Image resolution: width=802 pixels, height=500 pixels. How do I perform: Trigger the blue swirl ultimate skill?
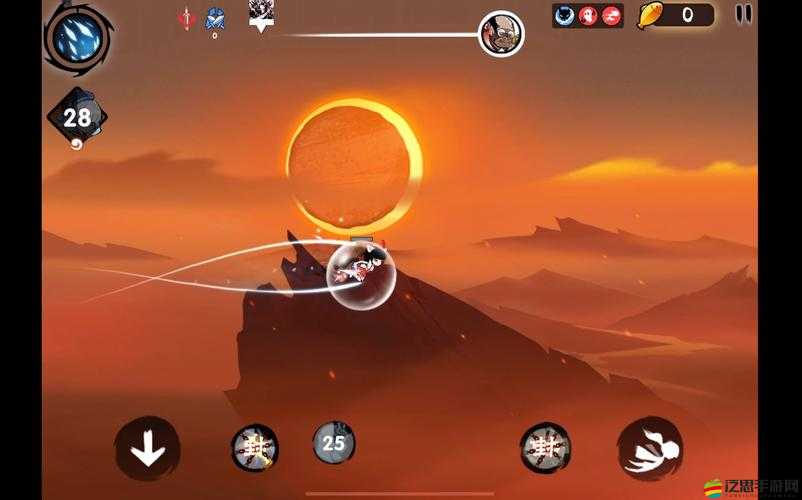76,36
